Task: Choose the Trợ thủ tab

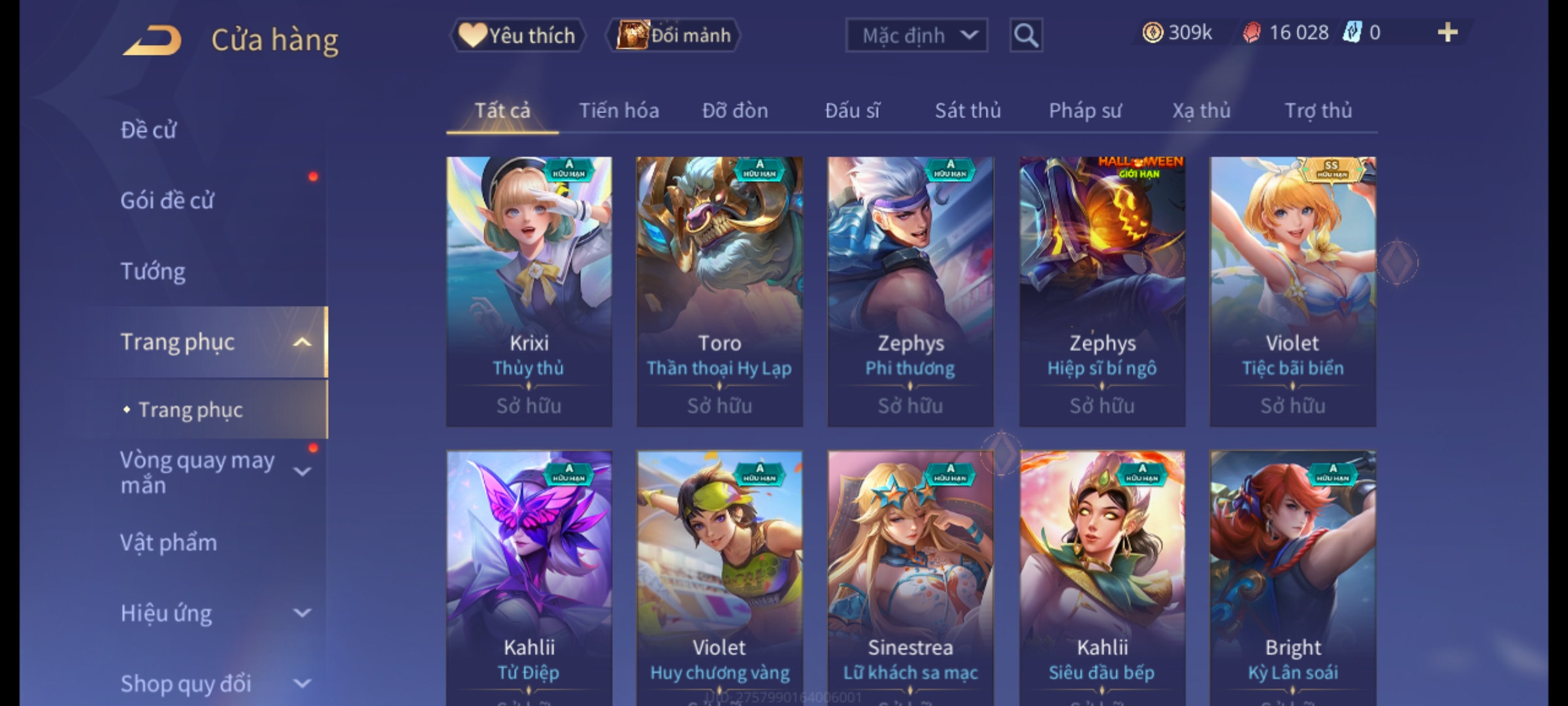Action: 1318,110
